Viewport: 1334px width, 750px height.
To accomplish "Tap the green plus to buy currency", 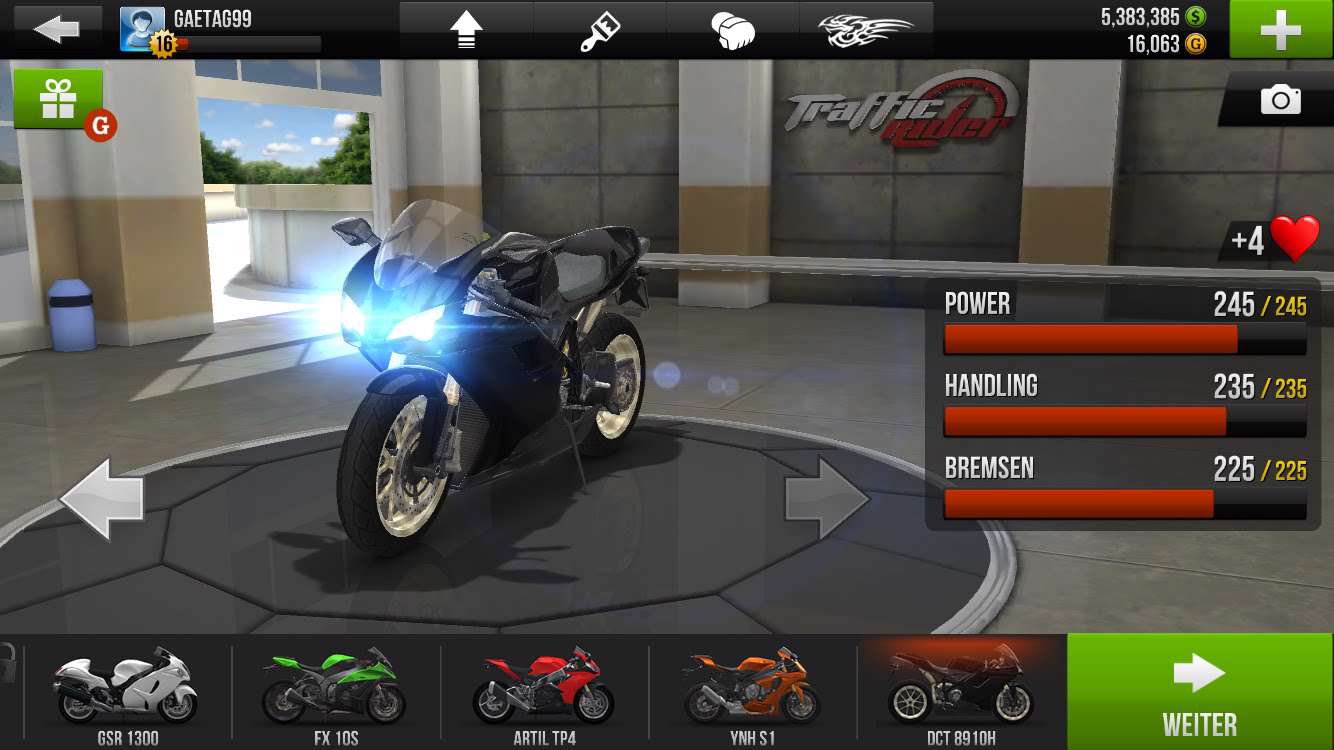I will click(1281, 29).
